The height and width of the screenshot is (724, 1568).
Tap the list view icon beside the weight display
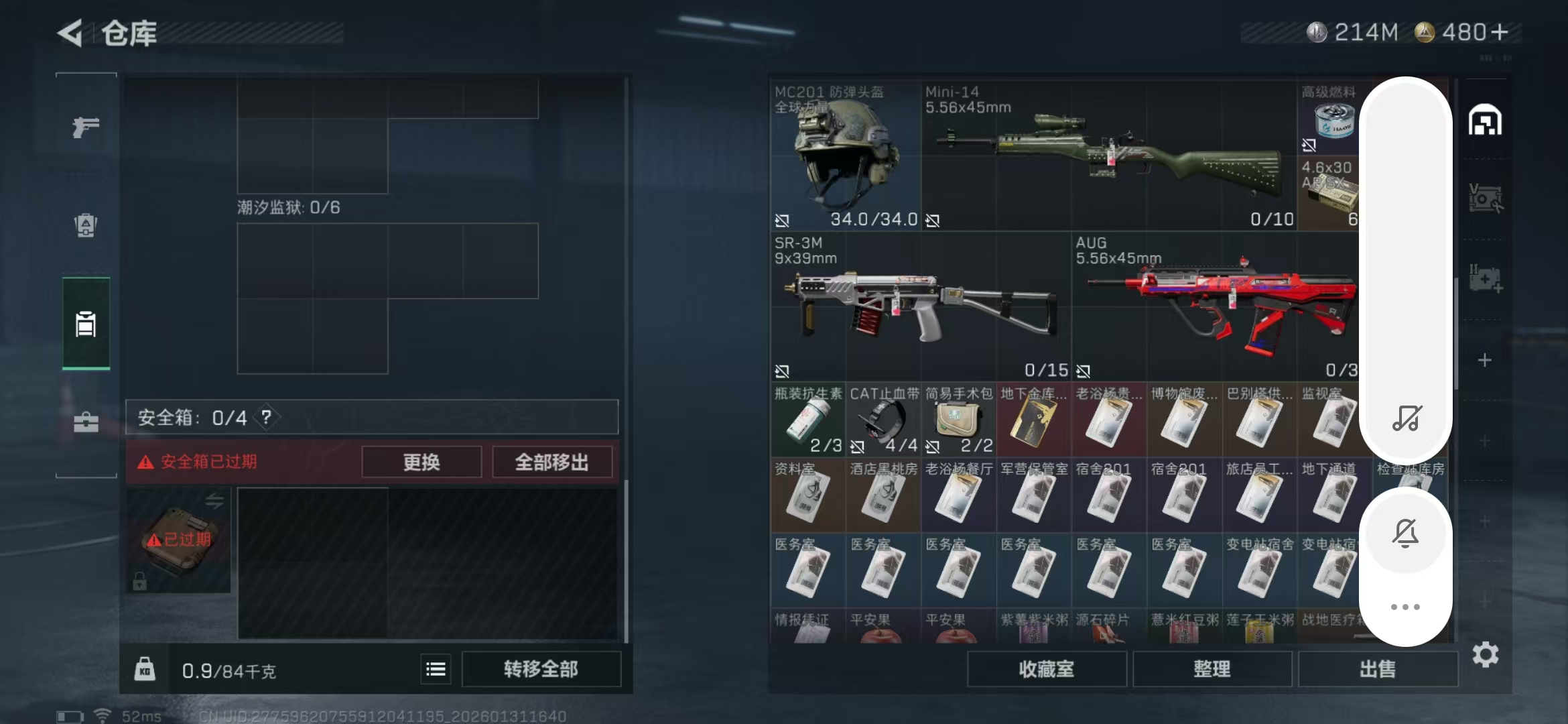point(436,668)
